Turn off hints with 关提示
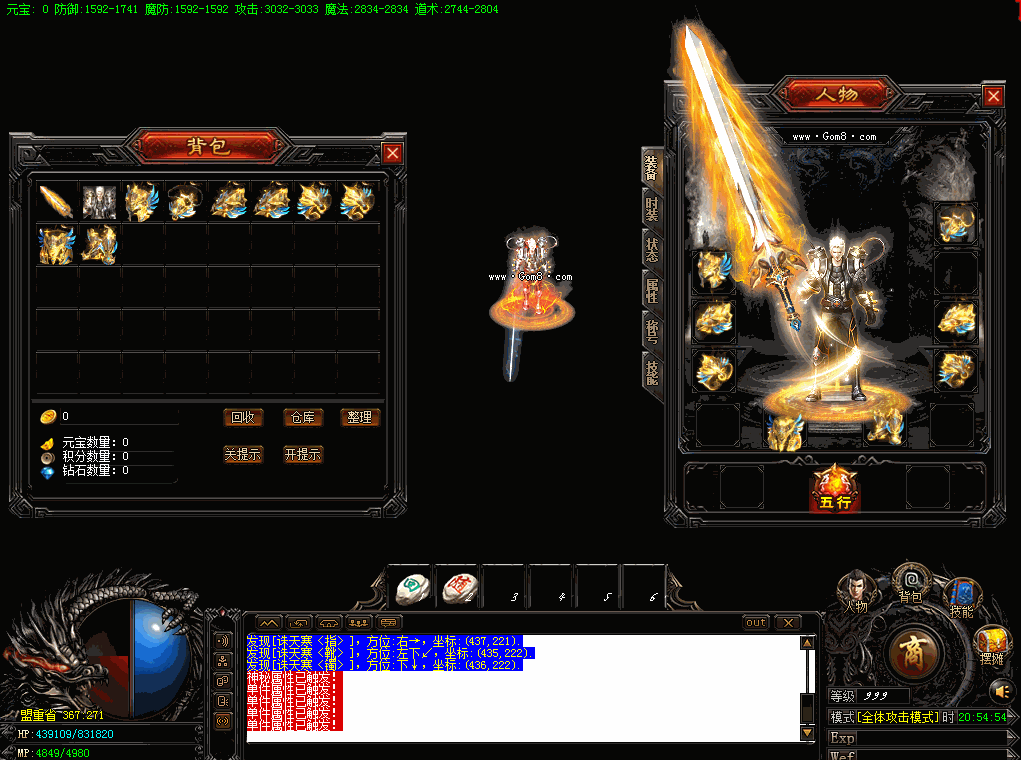This screenshot has height=760, width=1021. coord(243,454)
